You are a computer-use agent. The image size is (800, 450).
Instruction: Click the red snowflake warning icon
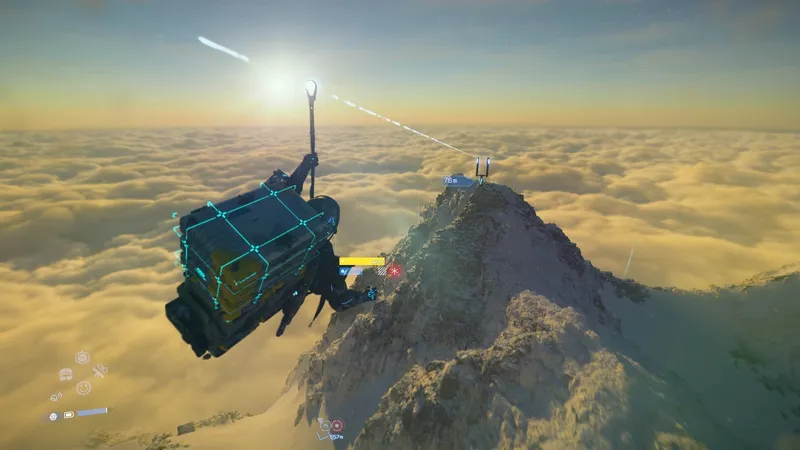(x=395, y=270)
